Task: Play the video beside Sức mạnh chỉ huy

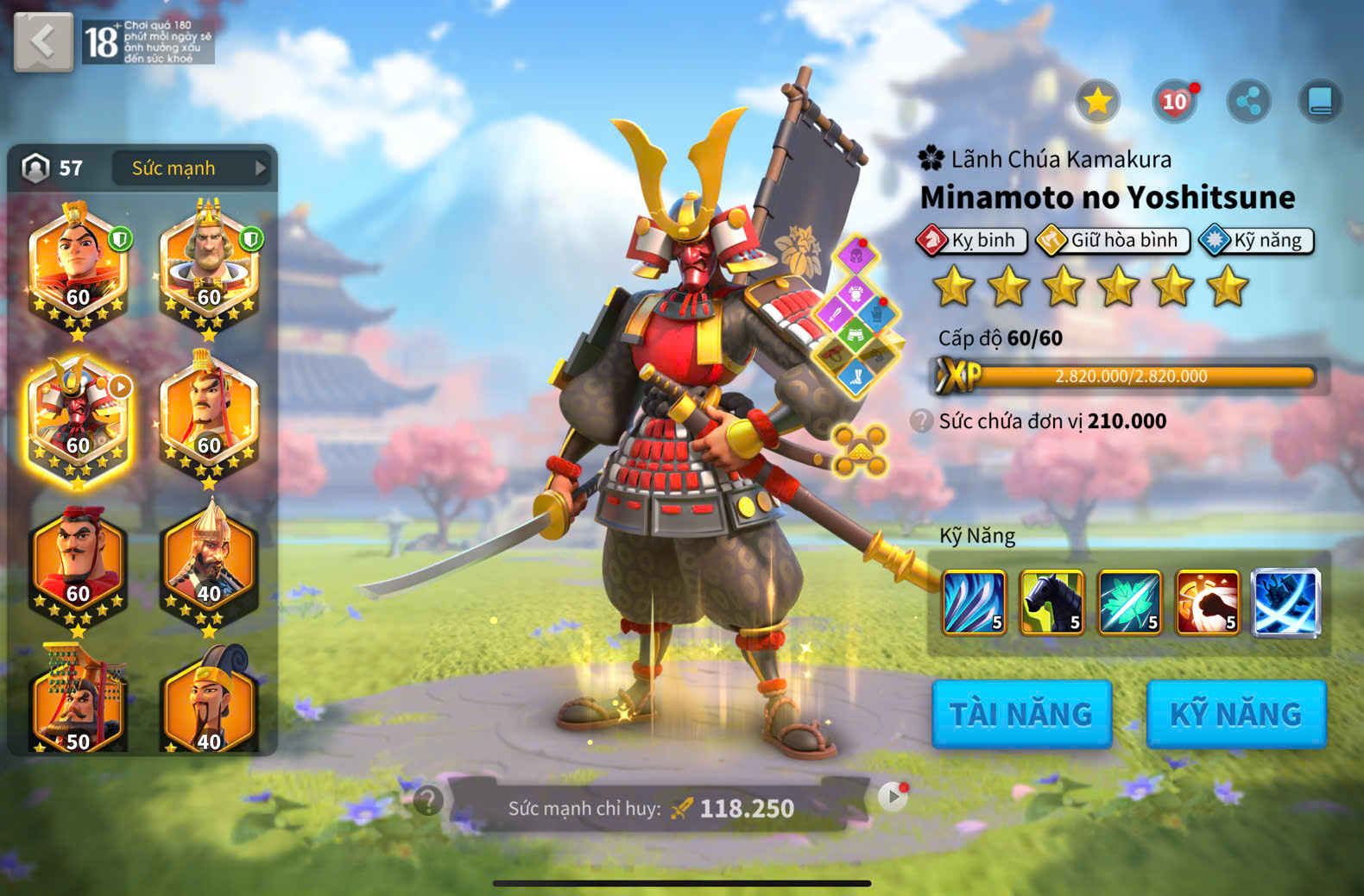Action: pos(893,796)
